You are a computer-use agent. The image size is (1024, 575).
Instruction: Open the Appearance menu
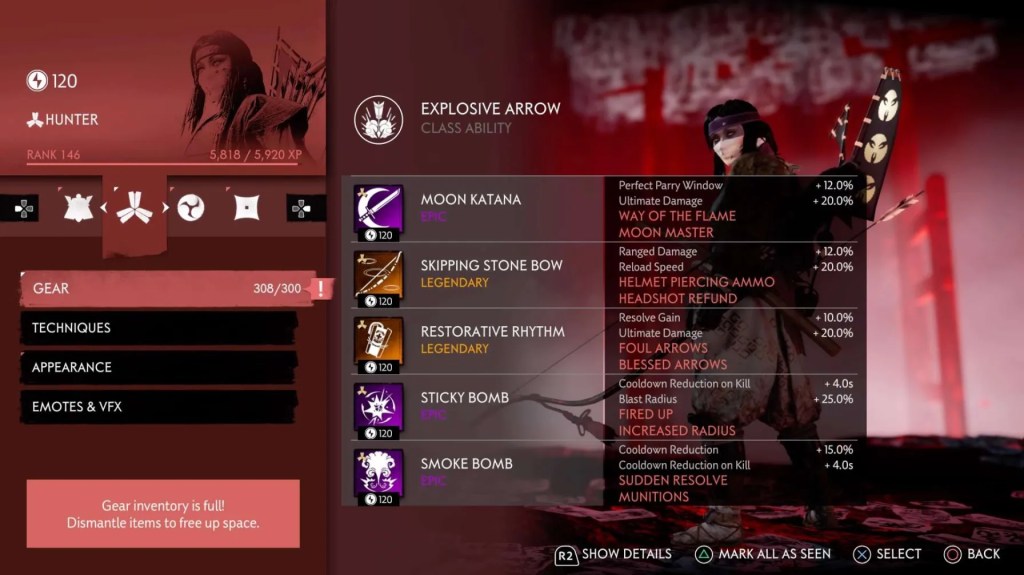pos(160,367)
